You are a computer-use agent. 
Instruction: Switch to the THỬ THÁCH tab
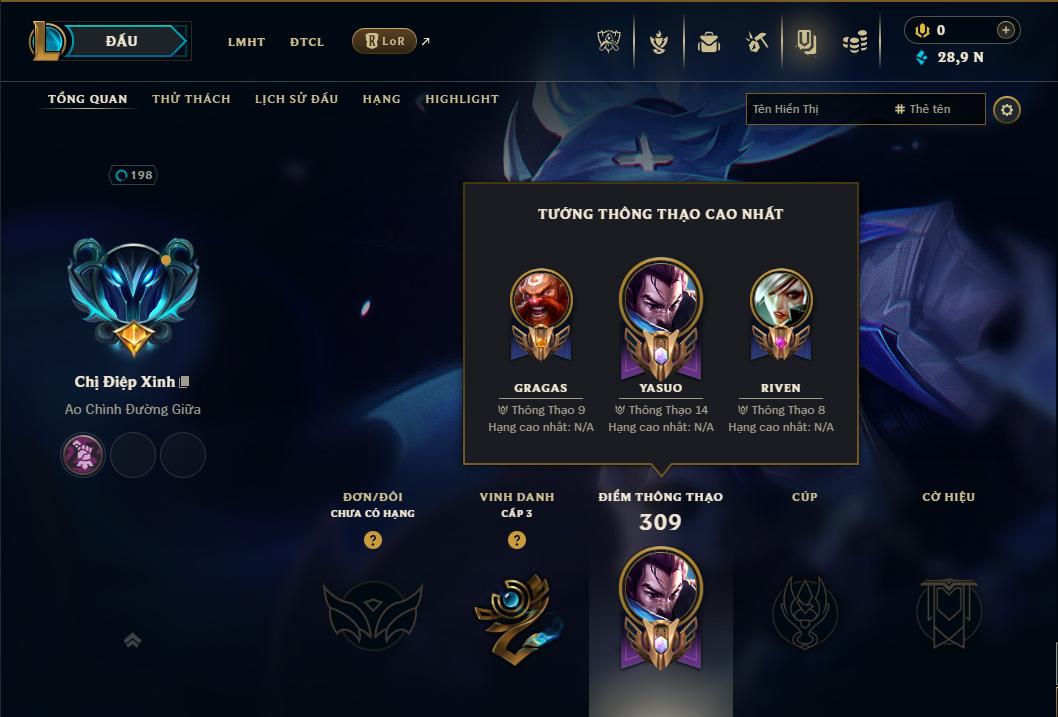coord(191,99)
